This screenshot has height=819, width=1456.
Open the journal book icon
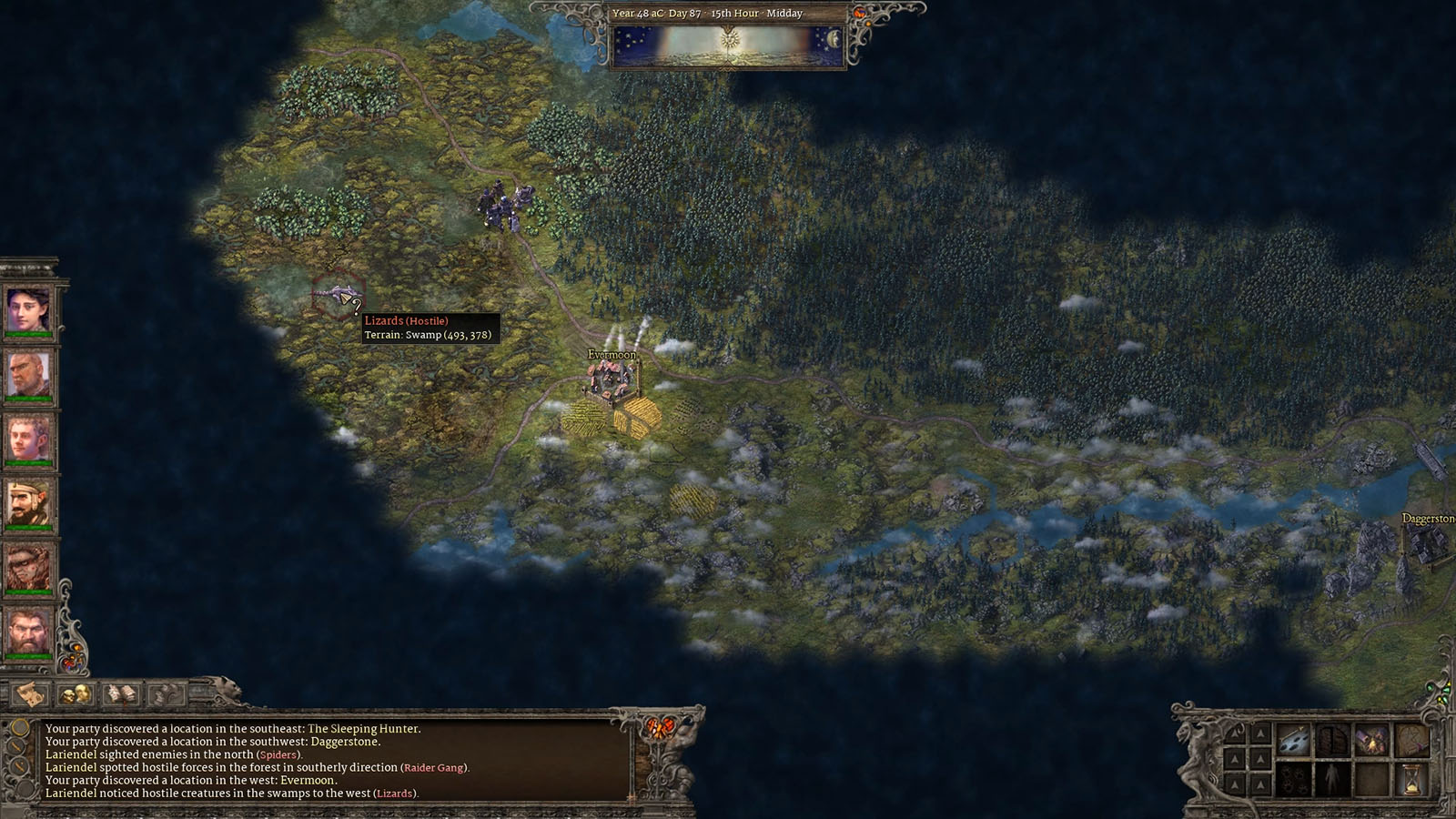tap(121, 693)
